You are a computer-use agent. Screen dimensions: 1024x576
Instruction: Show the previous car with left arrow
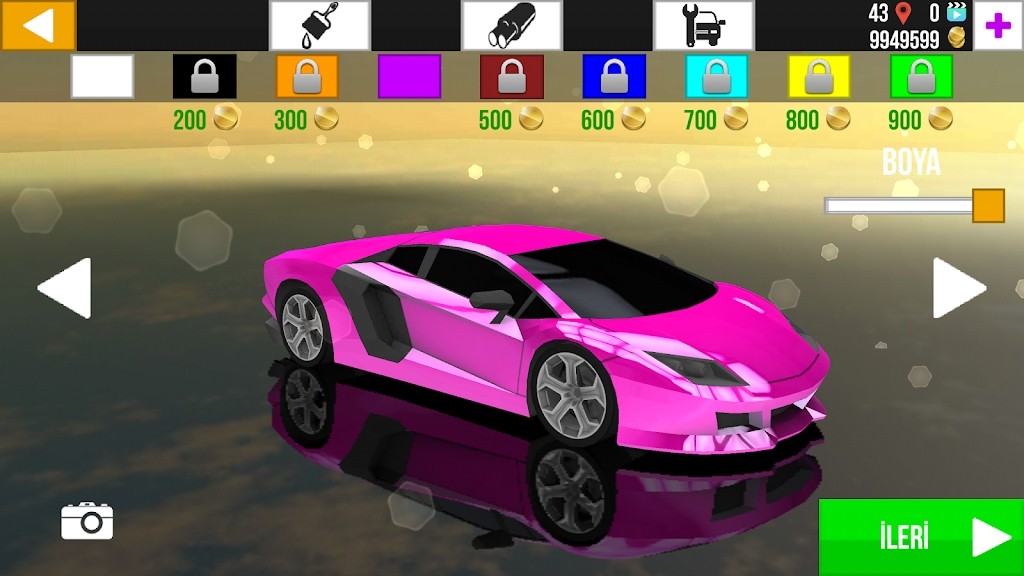pos(65,288)
